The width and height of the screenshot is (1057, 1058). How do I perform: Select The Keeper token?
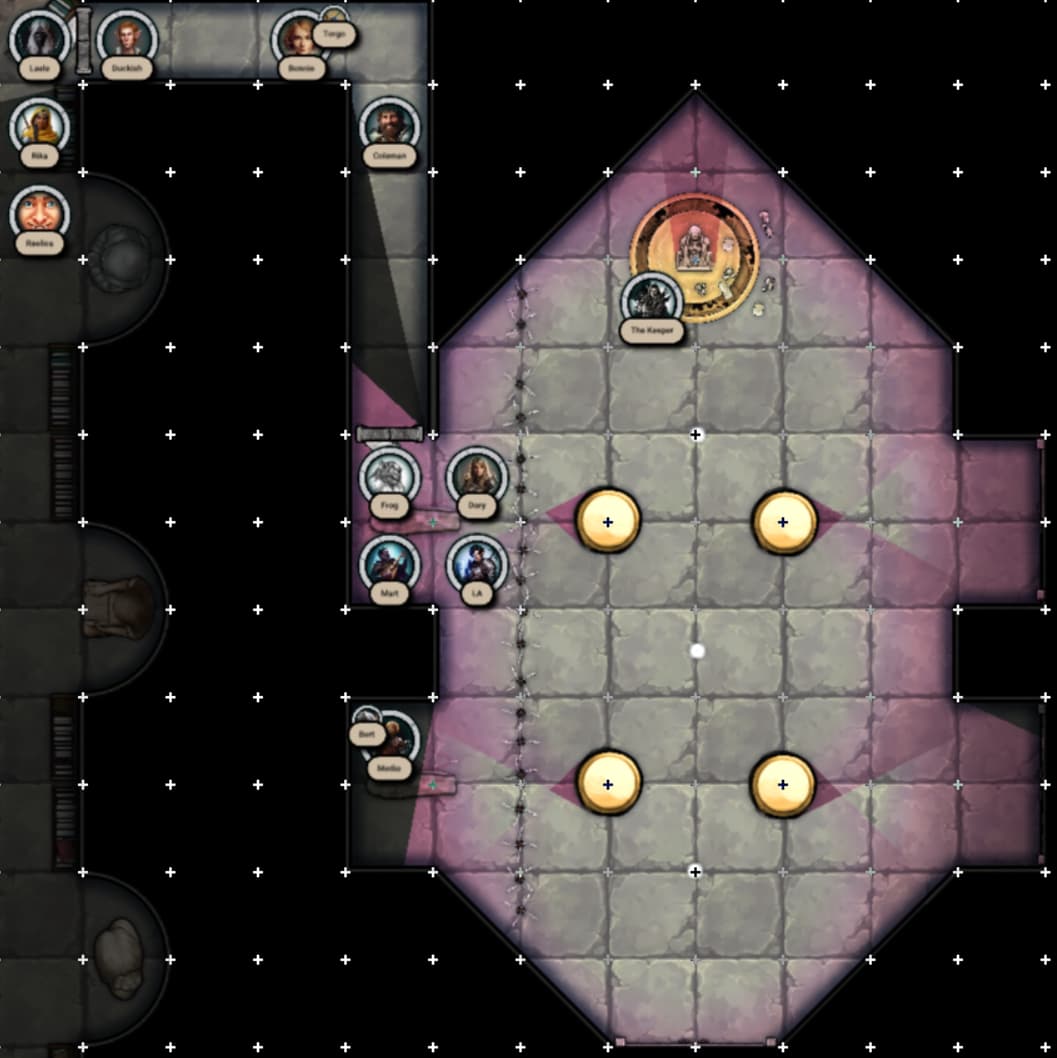(x=652, y=300)
